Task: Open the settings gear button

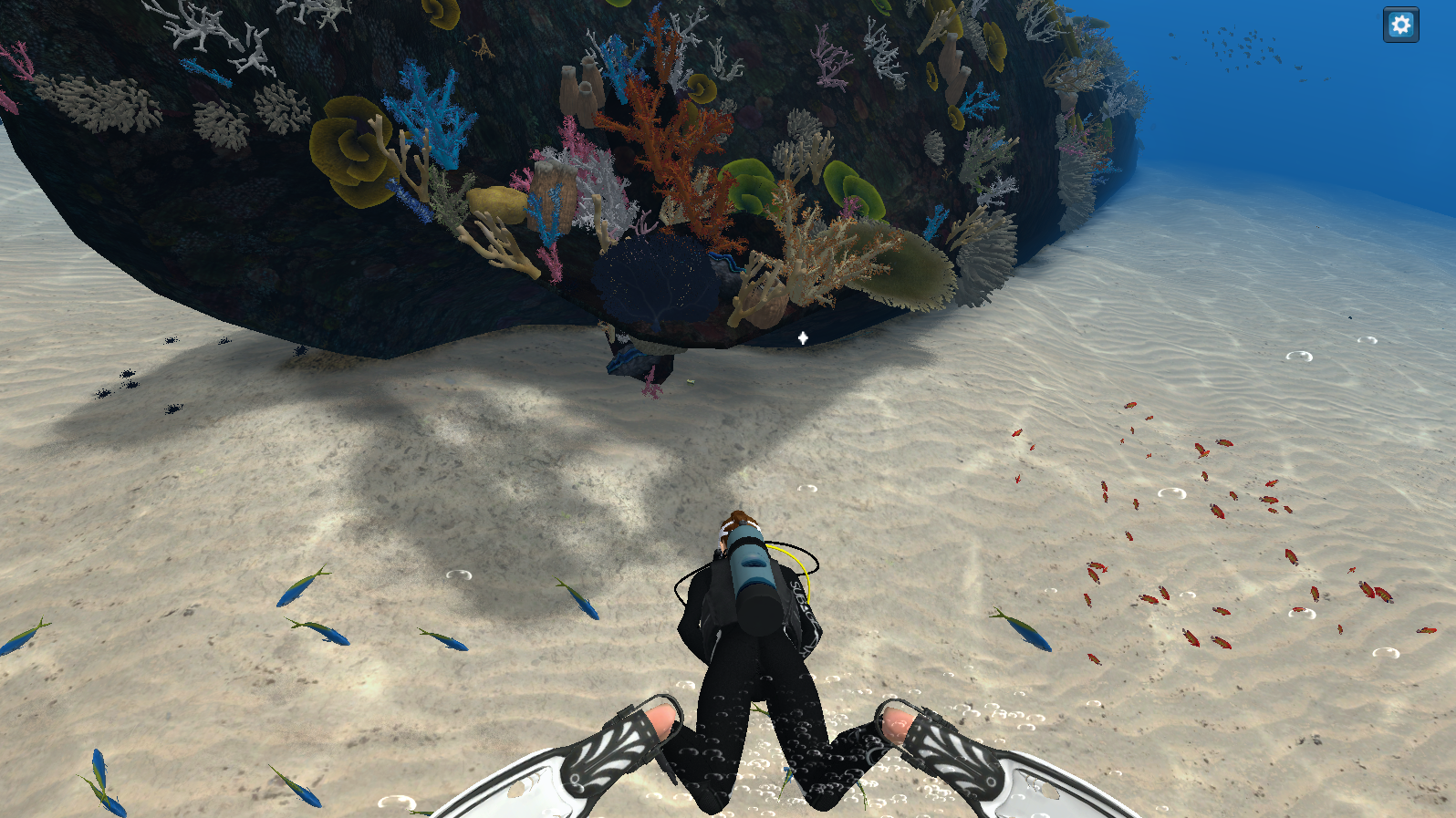Action: point(1400,25)
